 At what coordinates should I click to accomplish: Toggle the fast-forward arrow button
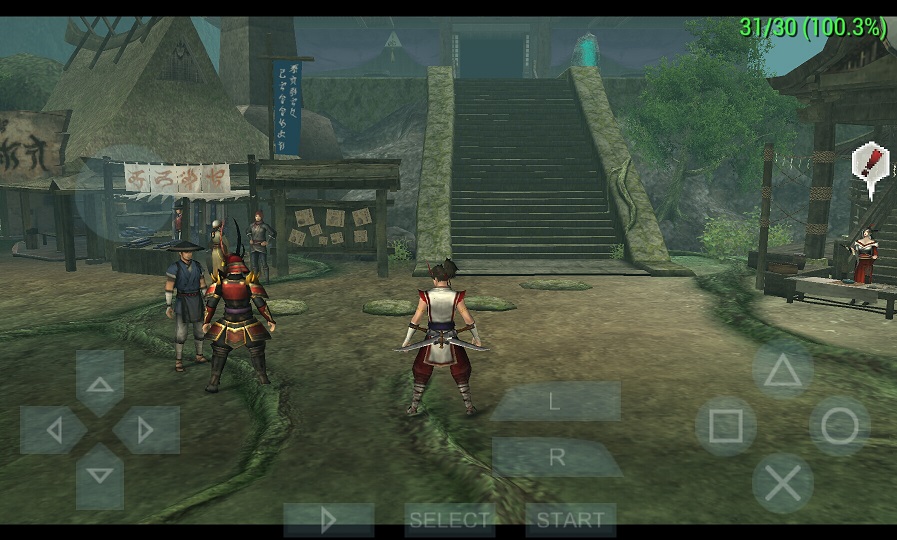(x=328, y=520)
